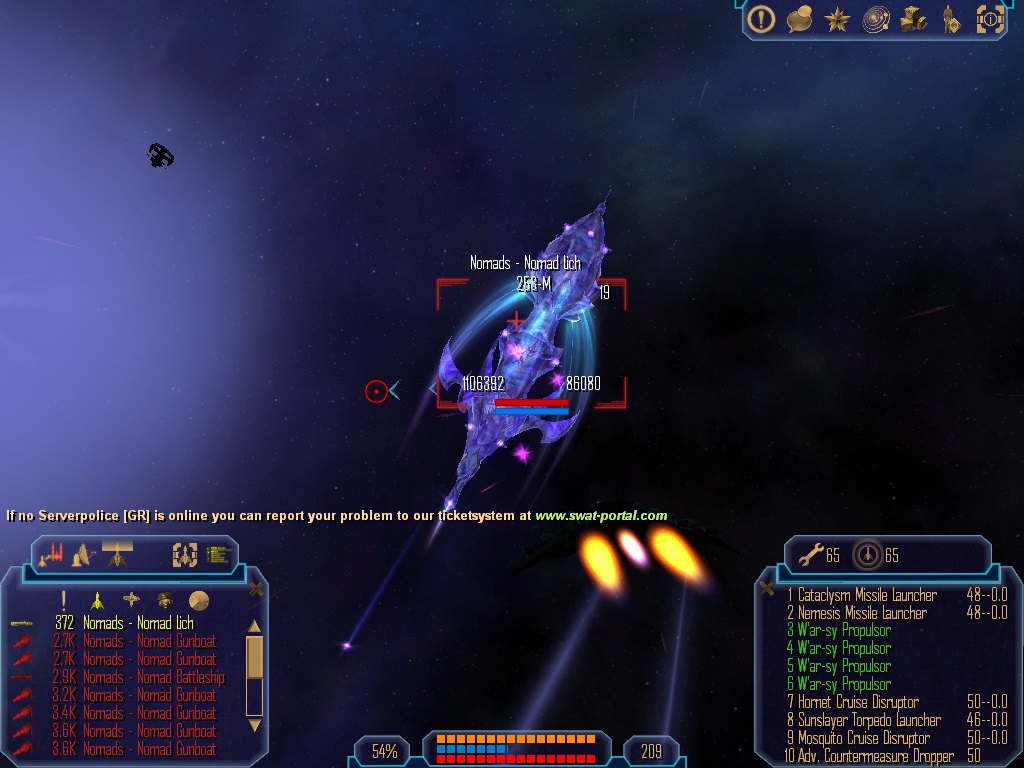
Task: Open the mission log exclamation icon
Action: [x=762, y=19]
